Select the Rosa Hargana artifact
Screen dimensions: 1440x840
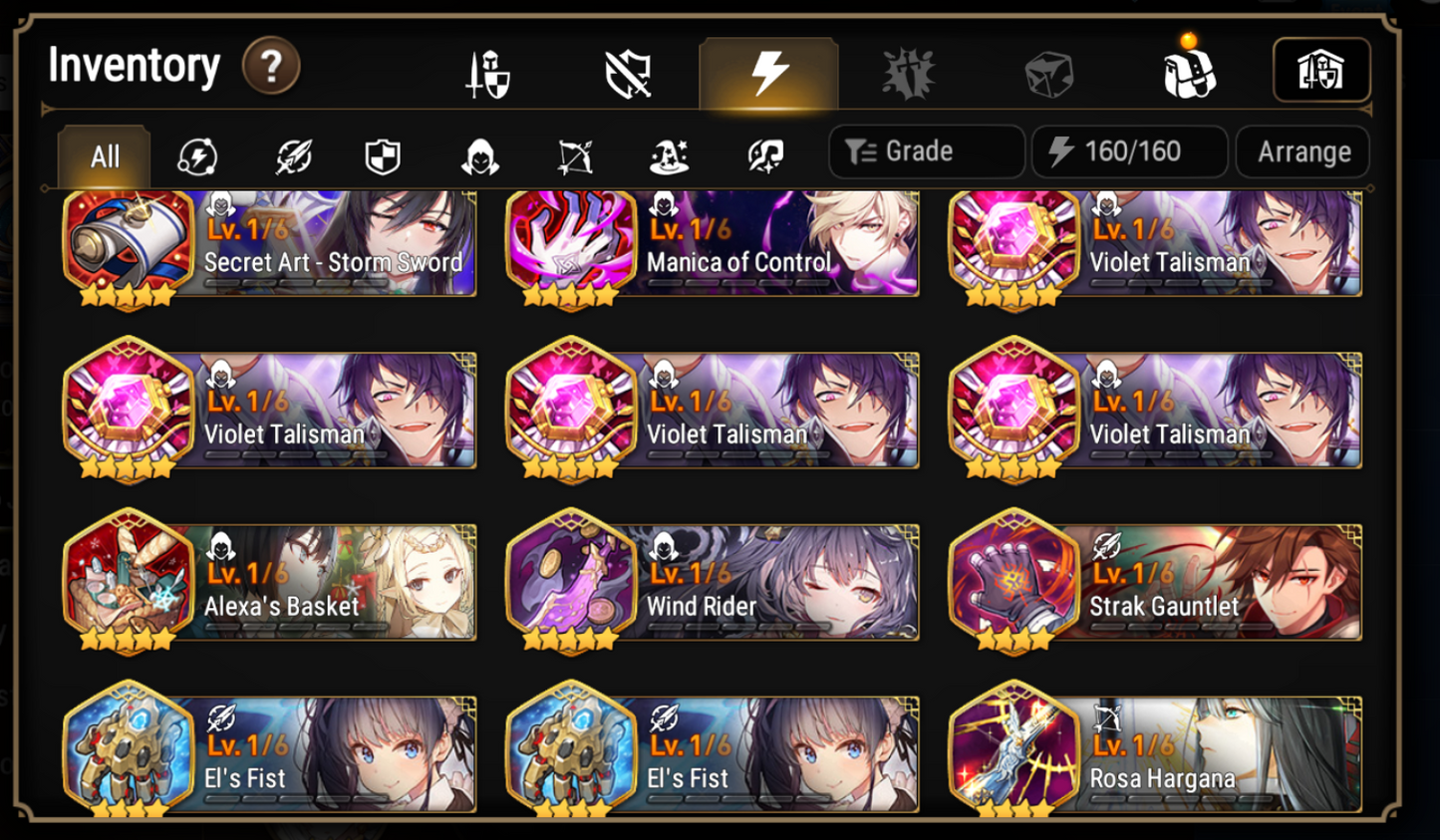pyautogui.click(x=1156, y=754)
